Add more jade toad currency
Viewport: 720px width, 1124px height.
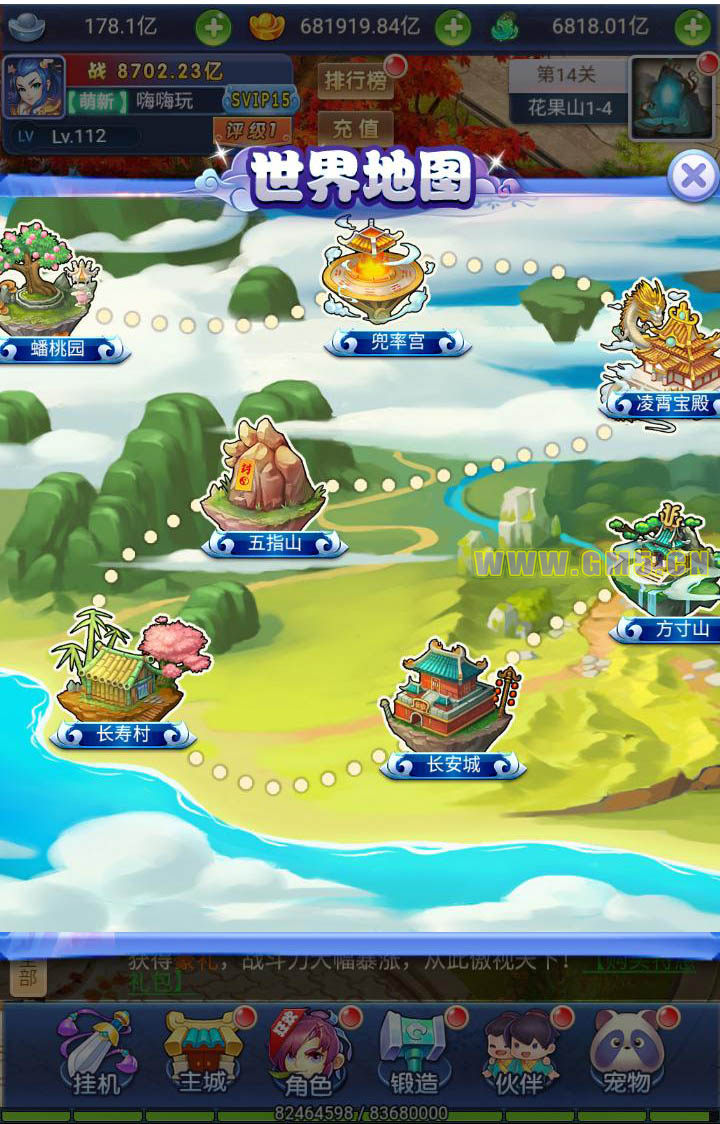pos(692,27)
